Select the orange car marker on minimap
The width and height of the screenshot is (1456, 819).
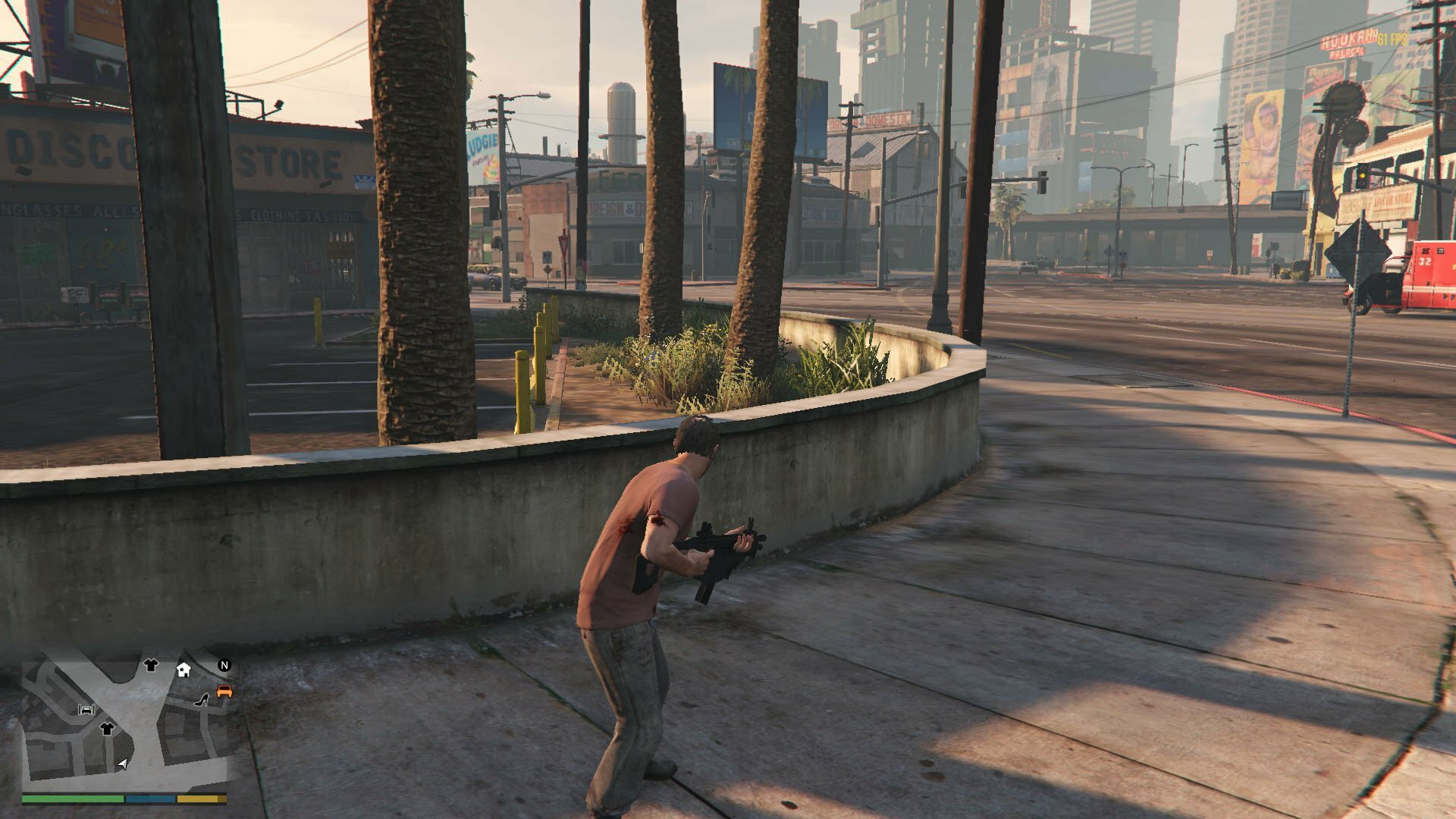point(224,691)
